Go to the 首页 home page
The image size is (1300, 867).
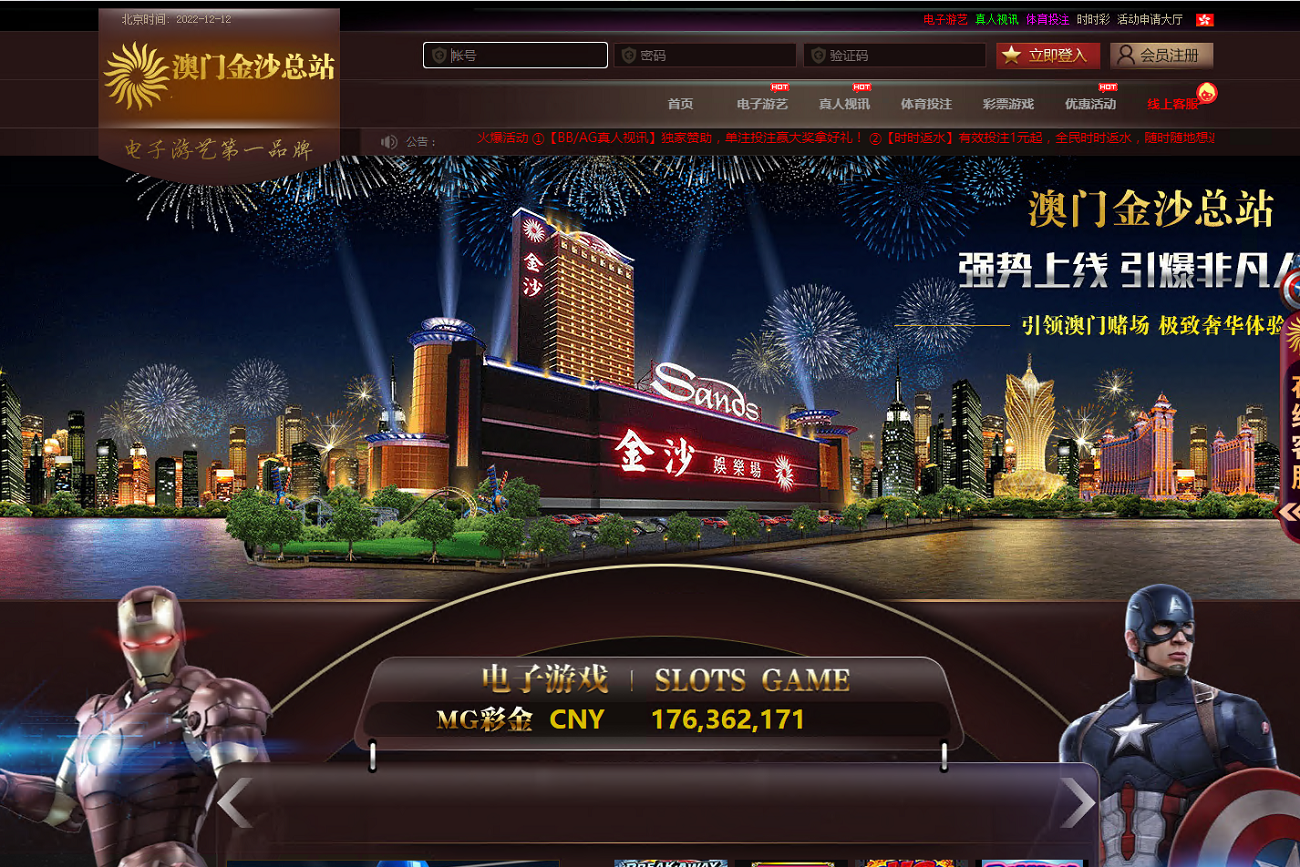click(680, 104)
